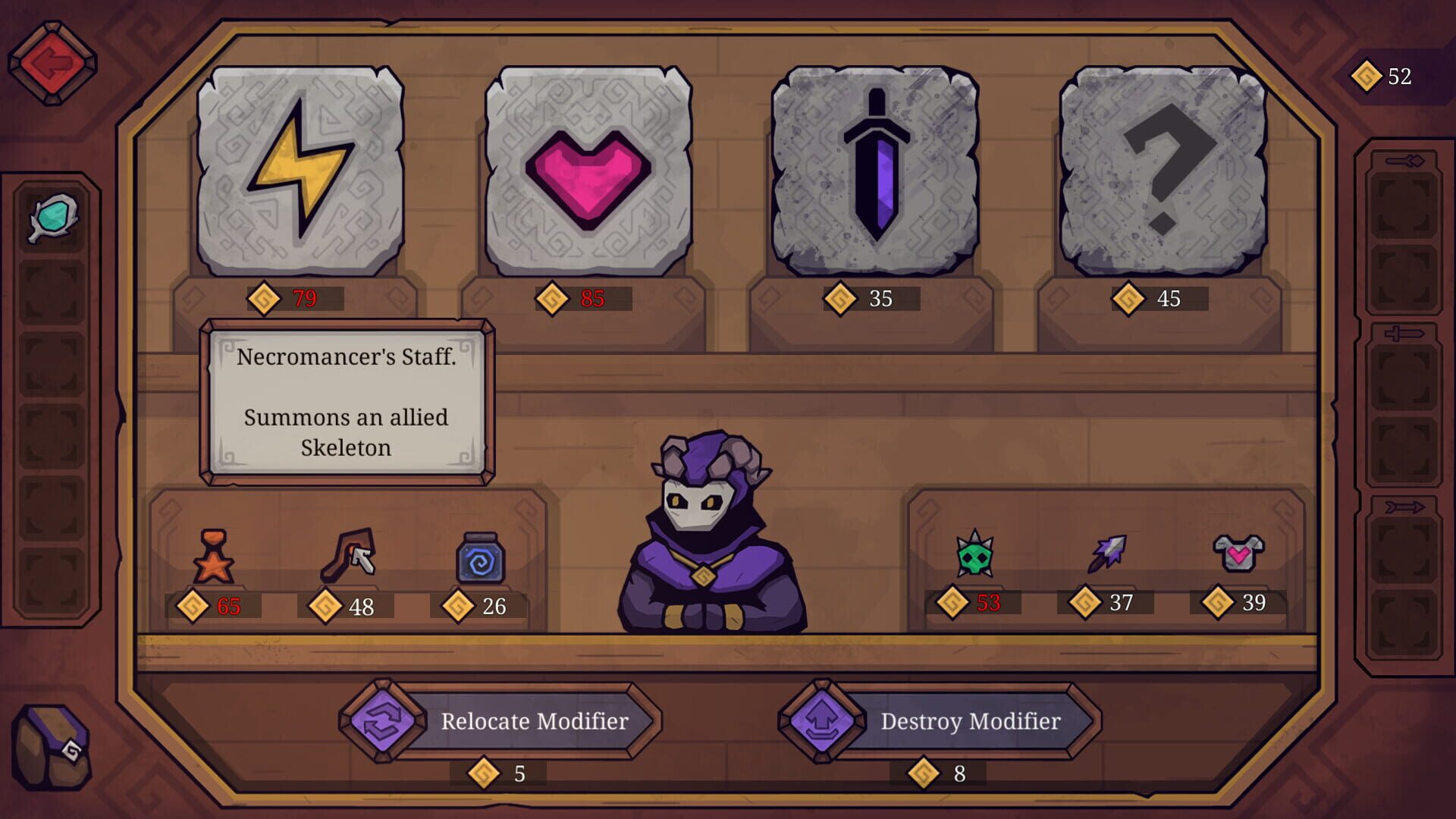1456x819 pixels.
Task: Choose Destroy Modifier costing 8 gold
Action: click(x=971, y=722)
